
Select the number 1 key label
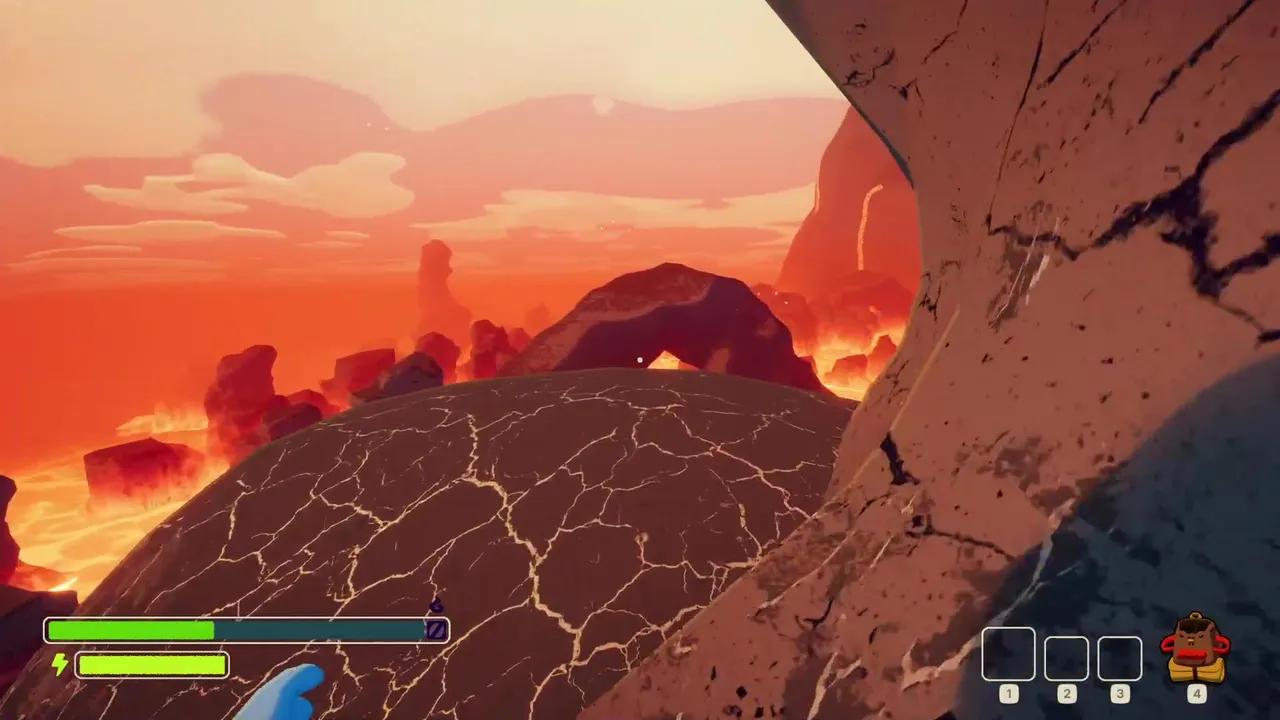pos(1008,693)
